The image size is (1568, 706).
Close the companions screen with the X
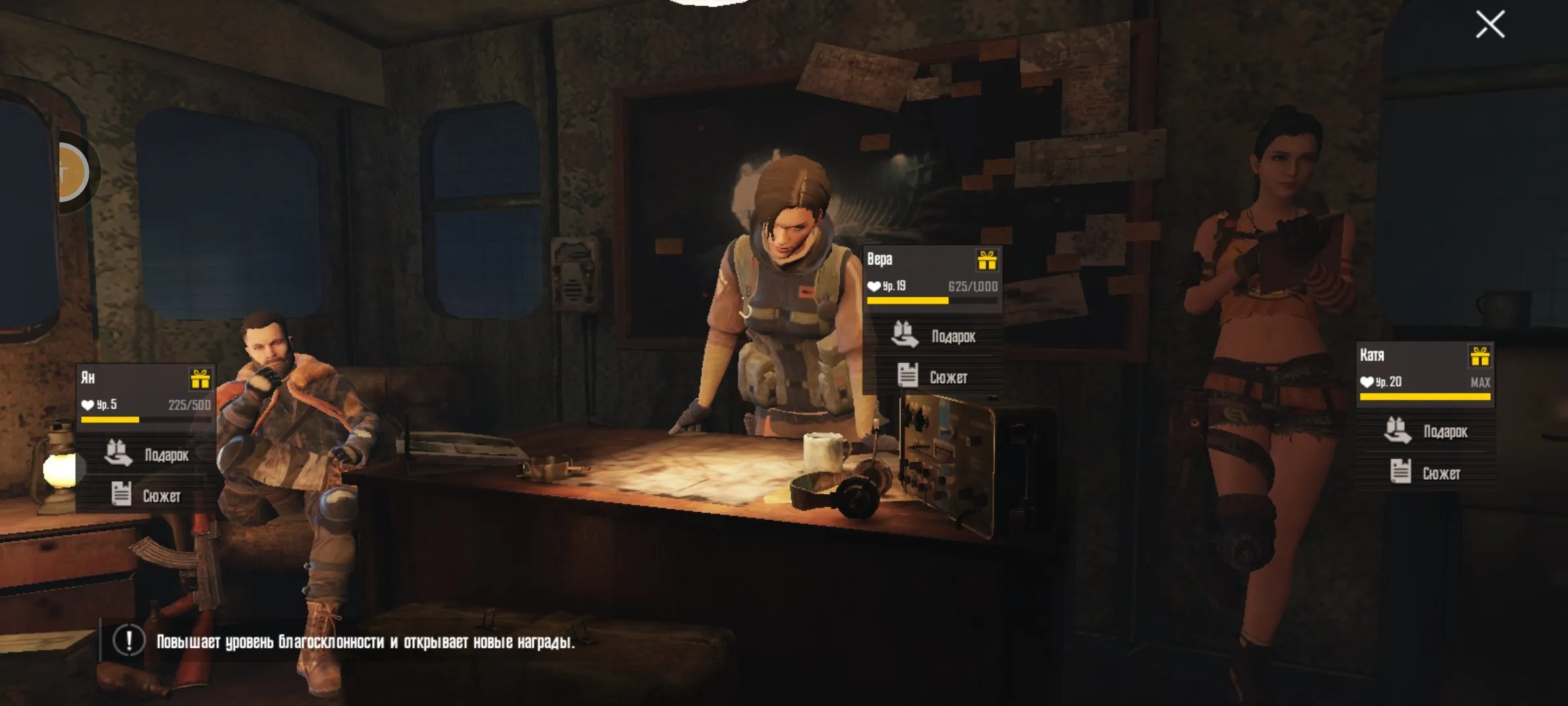click(x=1490, y=25)
